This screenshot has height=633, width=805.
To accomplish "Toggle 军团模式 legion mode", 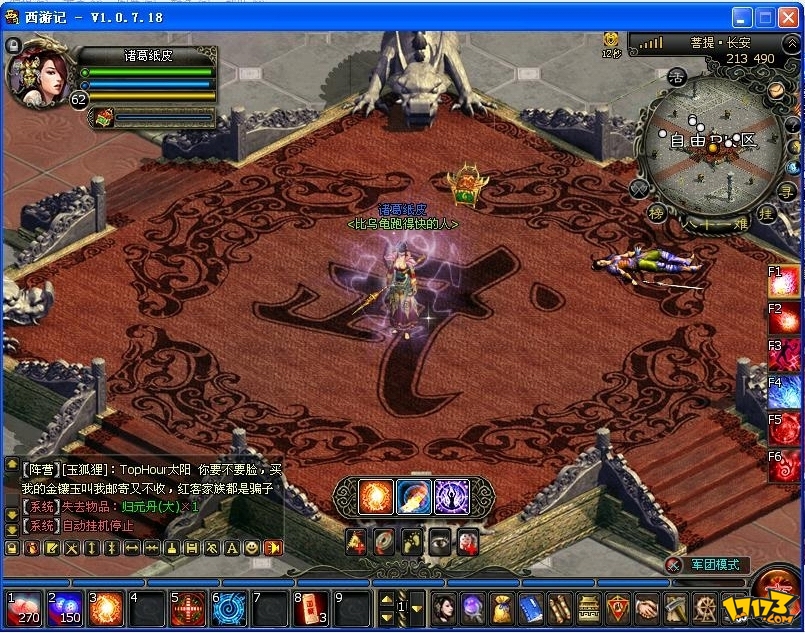I will [715, 565].
